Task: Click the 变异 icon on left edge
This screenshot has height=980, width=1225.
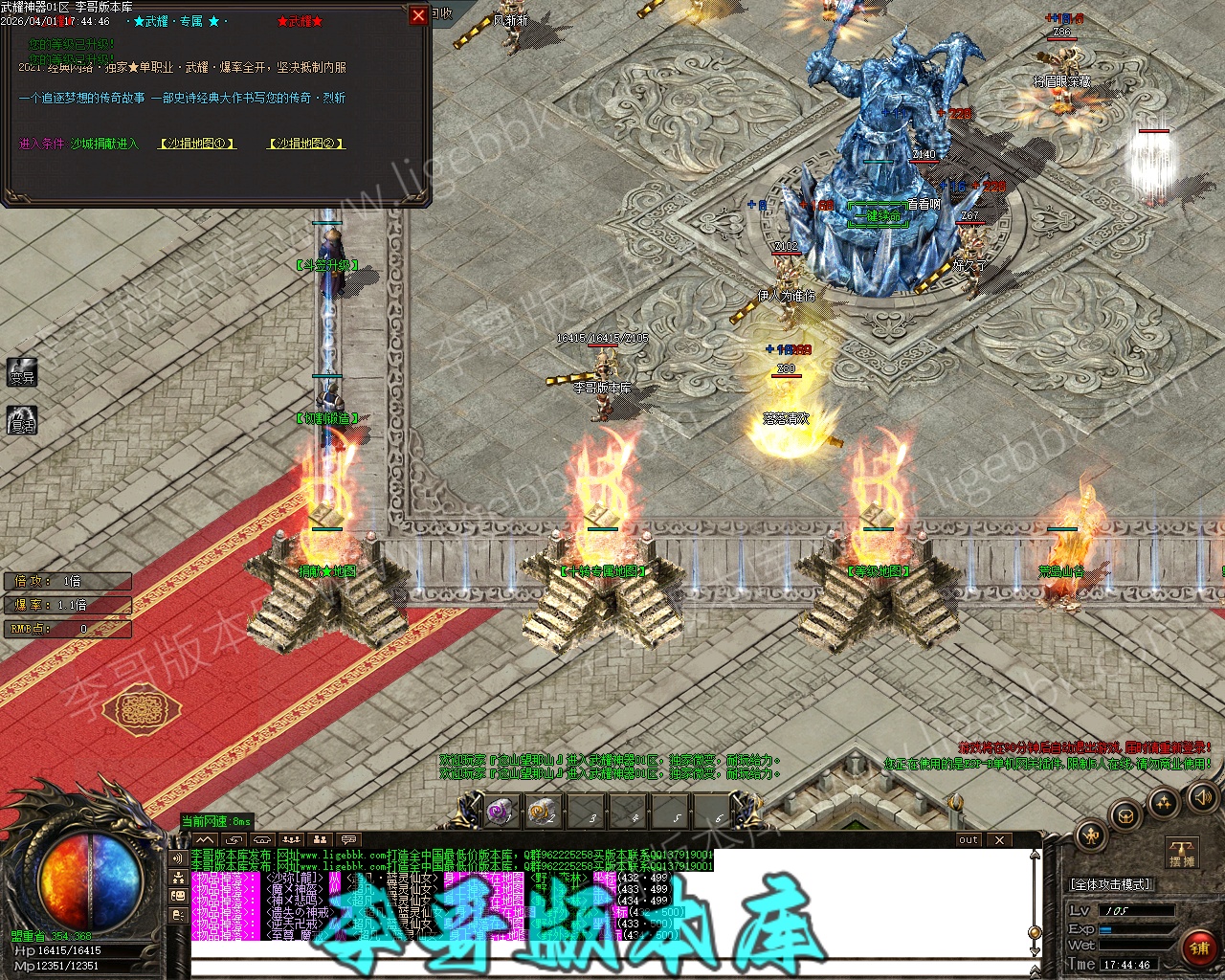Action: click(x=22, y=372)
